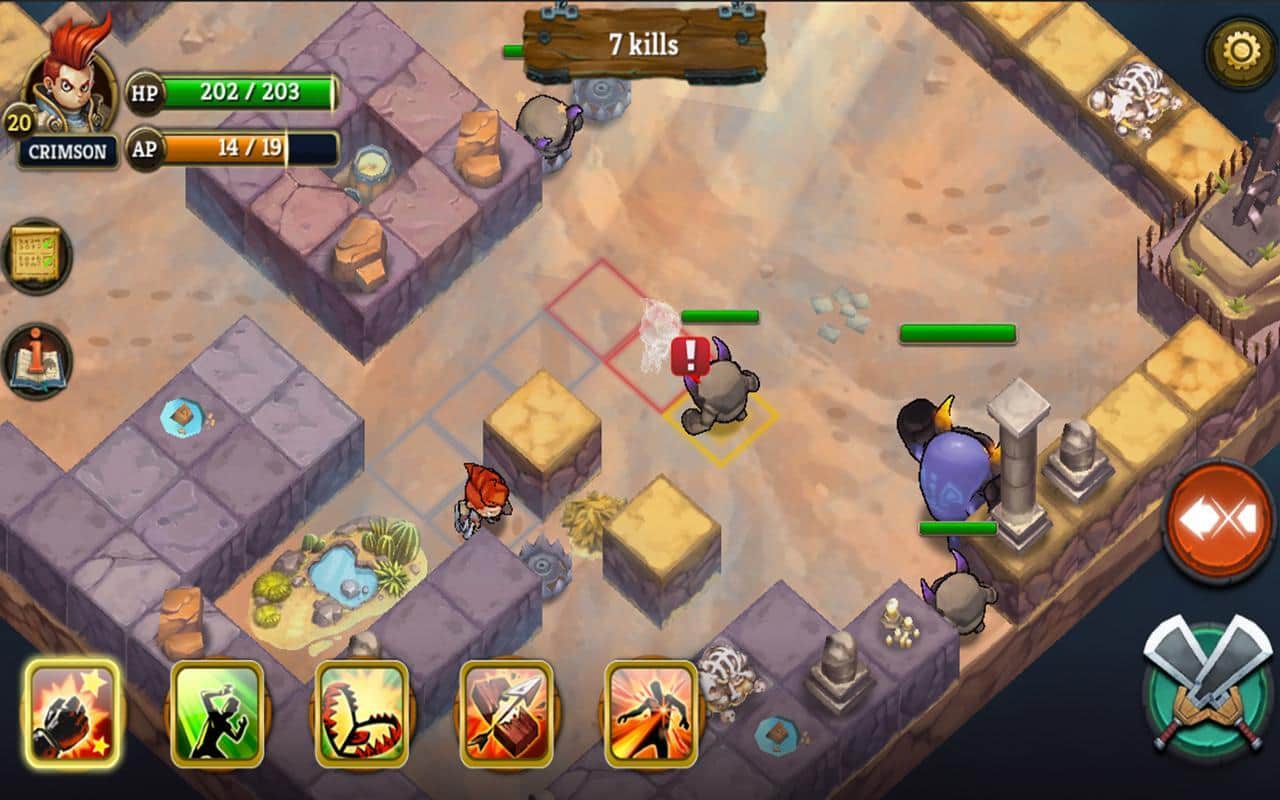This screenshot has height=800, width=1280.
Task: Select the bear trap ability
Action: pos(362,713)
